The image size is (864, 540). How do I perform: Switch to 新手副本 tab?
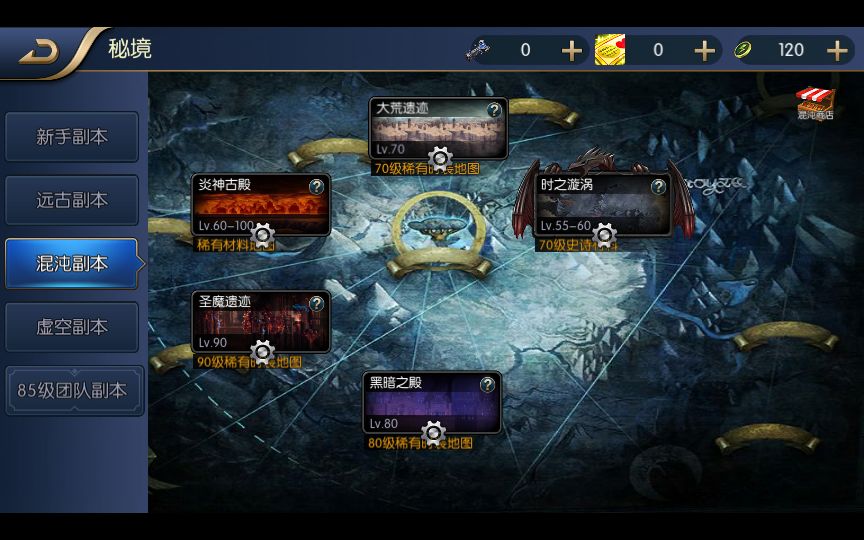72,137
